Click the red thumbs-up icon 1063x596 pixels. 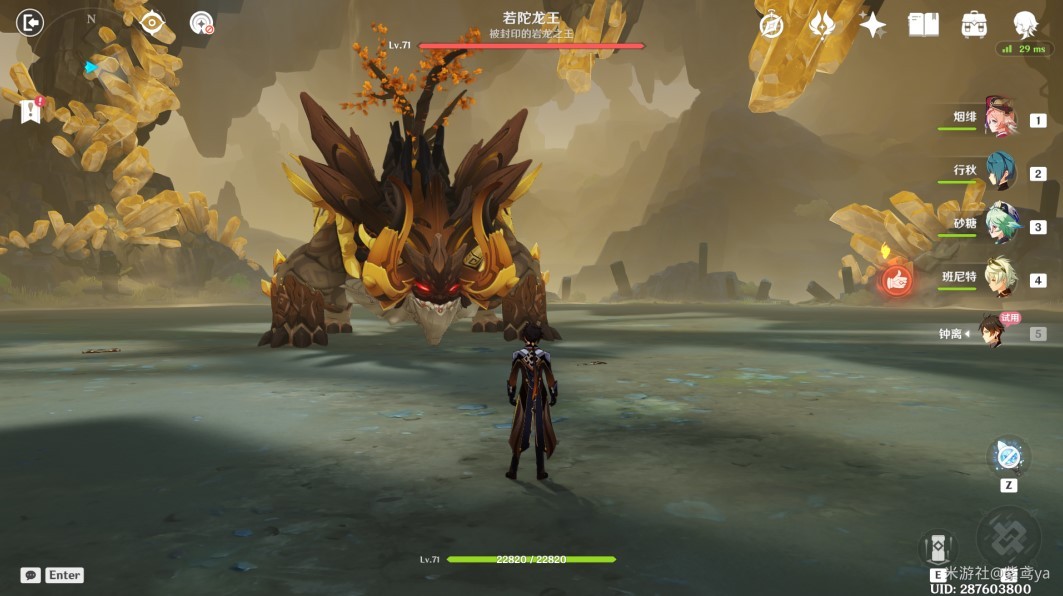click(896, 281)
